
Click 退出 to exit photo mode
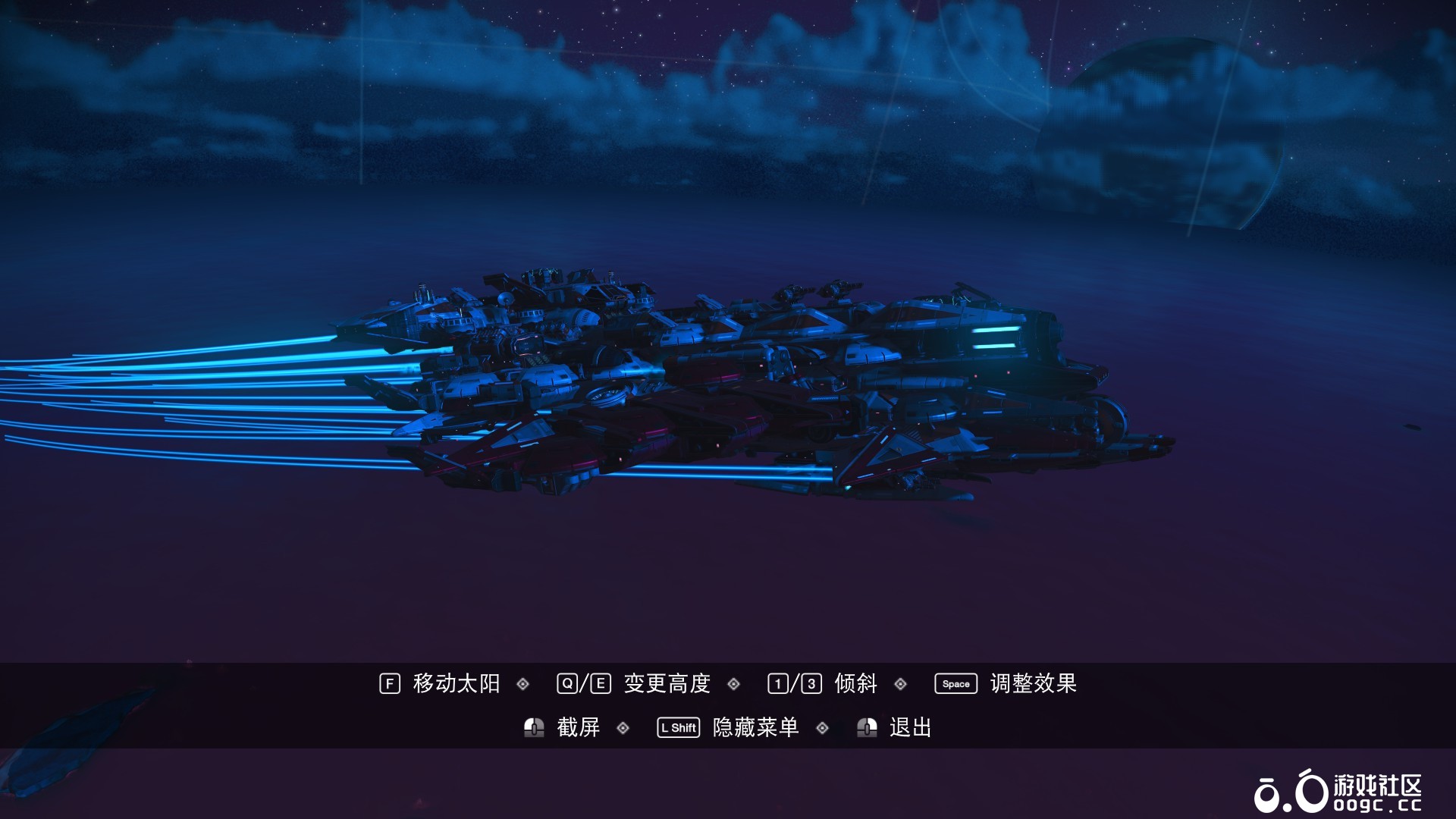[x=911, y=726]
